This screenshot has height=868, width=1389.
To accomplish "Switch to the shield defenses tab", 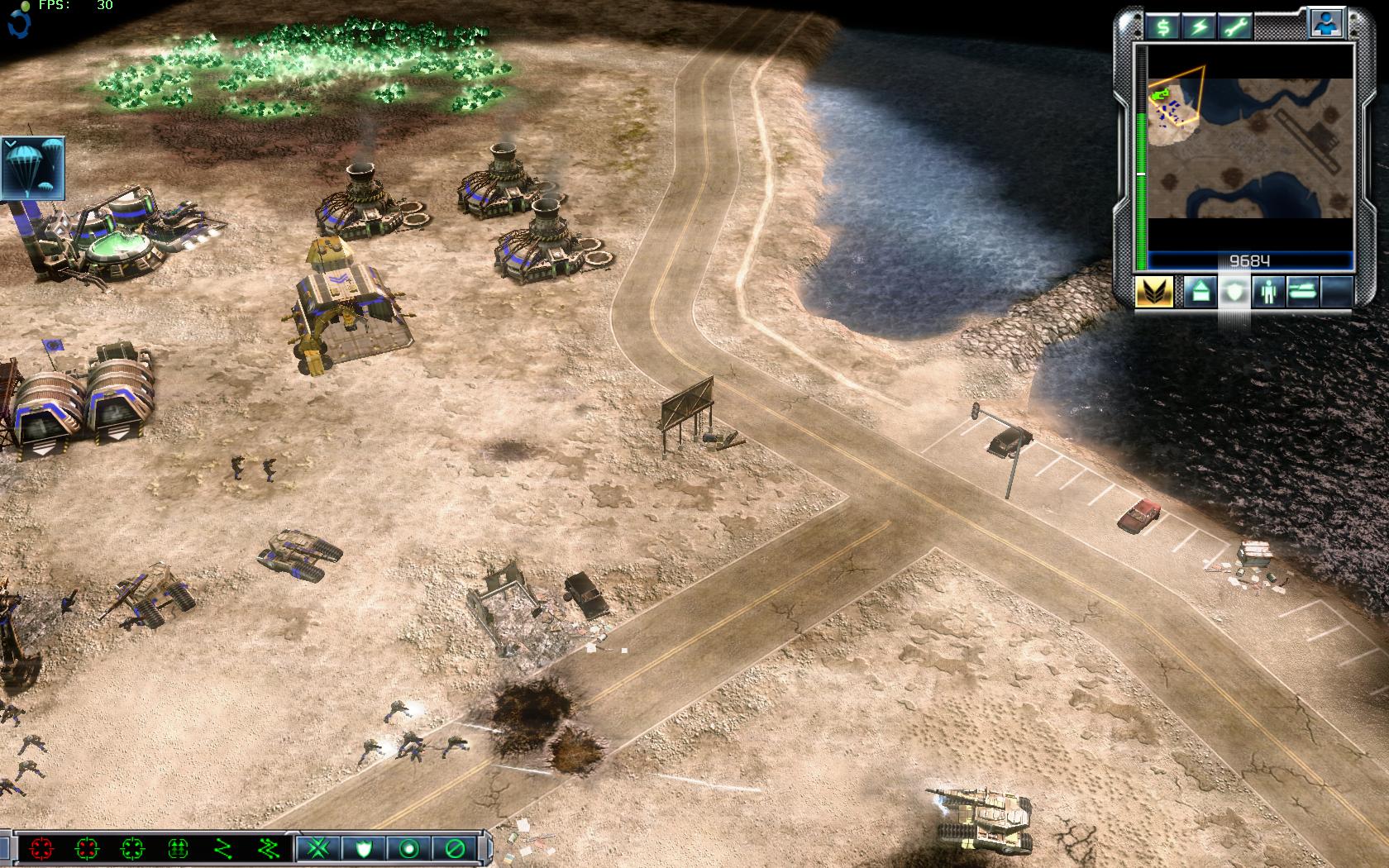I will pos(1234,292).
